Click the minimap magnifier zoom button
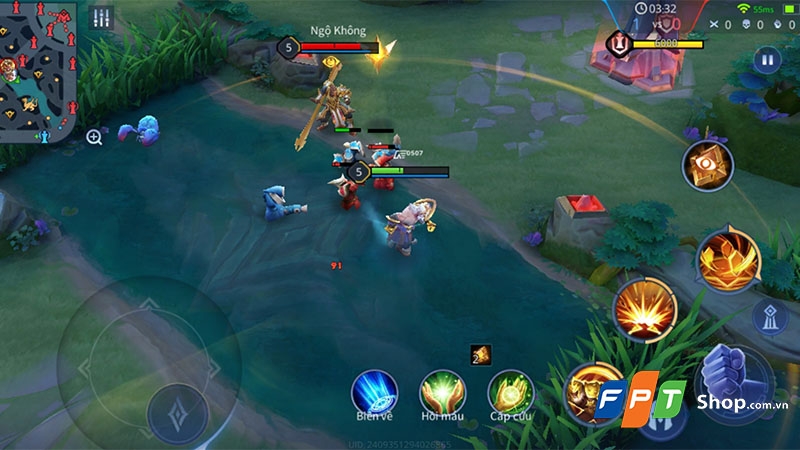The height and width of the screenshot is (450, 800). coord(94,137)
